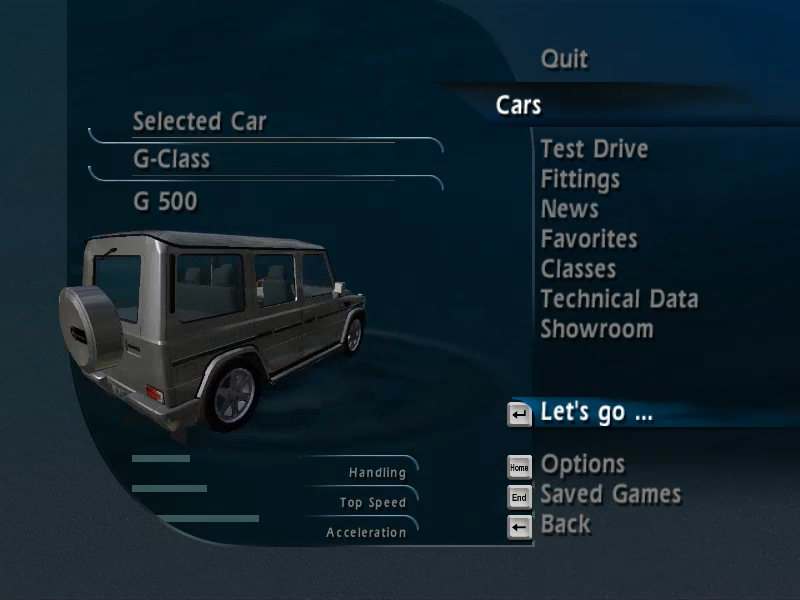The image size is (800, 600).
Task: Open the News entry
Action: pyautogui.click(x=569, y=209)
